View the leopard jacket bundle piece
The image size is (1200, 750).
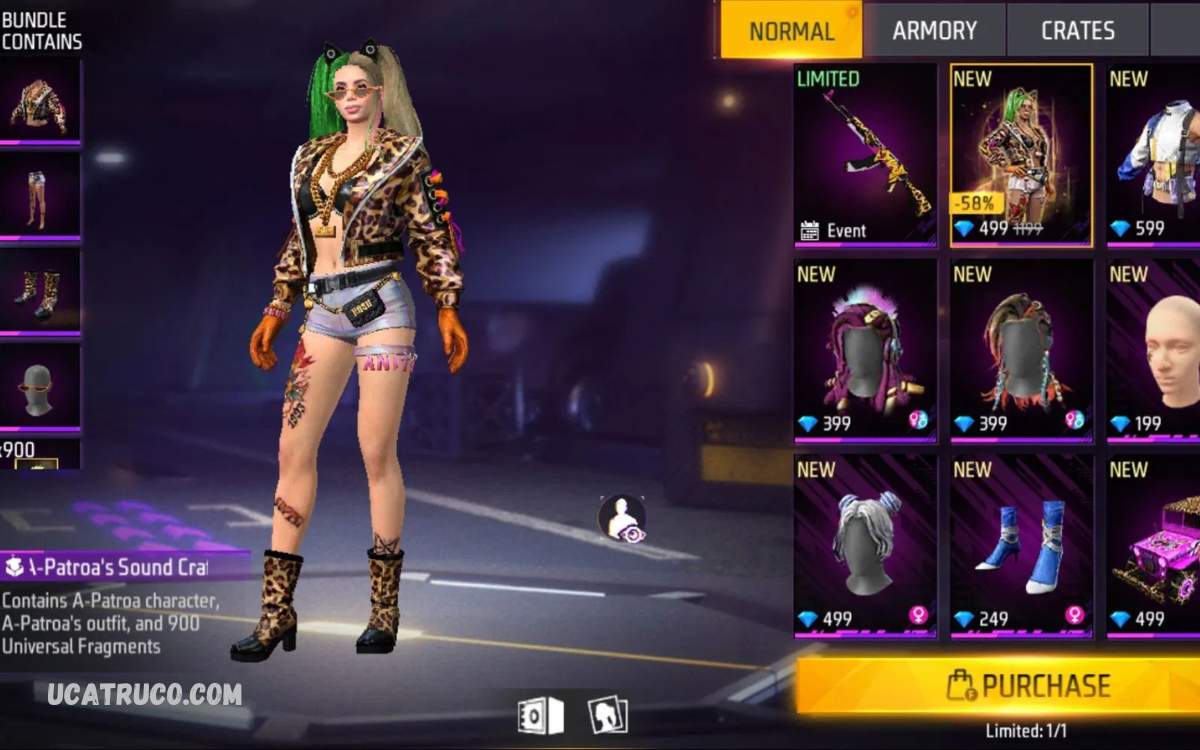[40, 102]
